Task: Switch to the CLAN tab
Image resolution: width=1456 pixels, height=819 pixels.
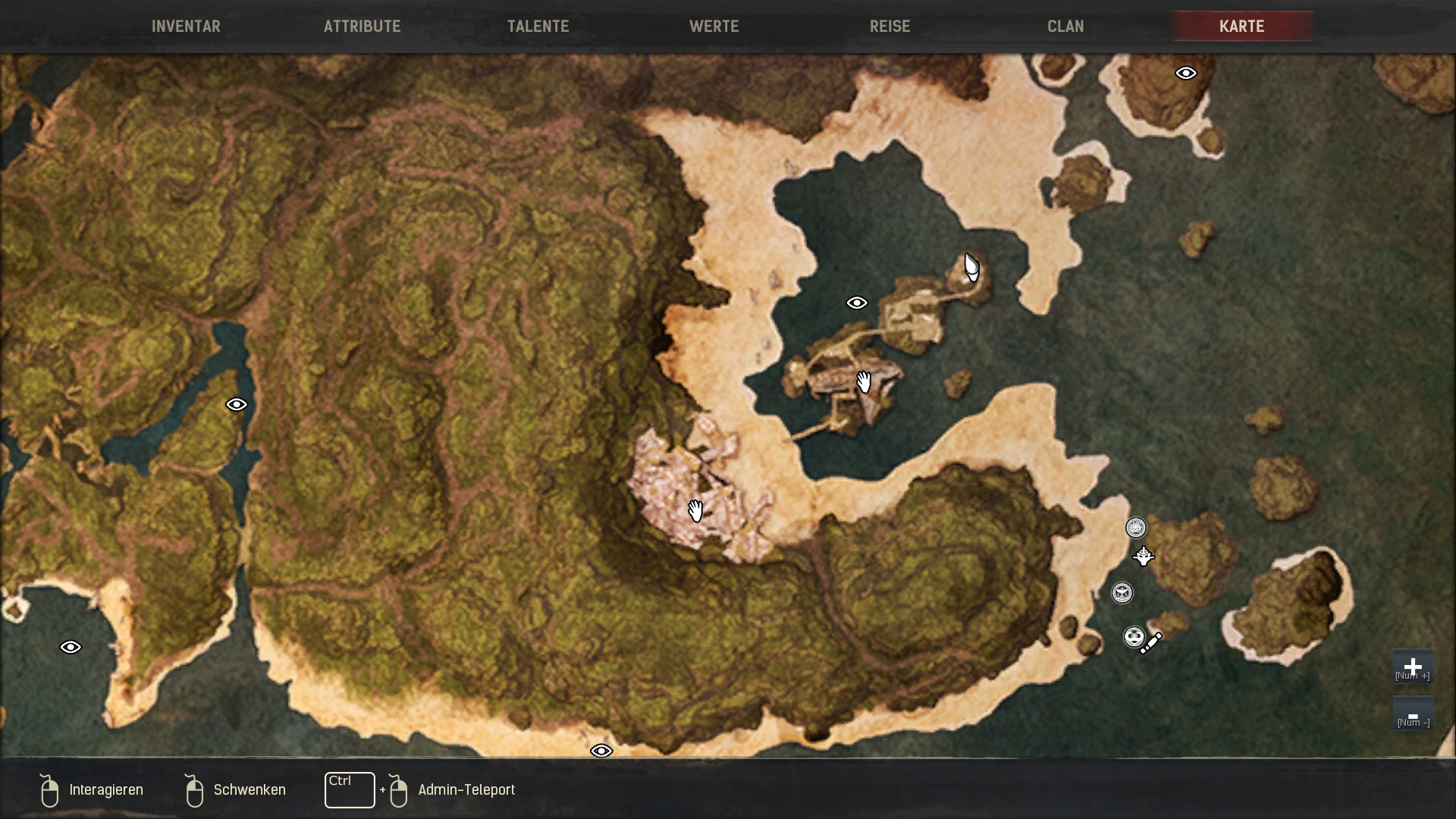Action: tap(1065, 27)
